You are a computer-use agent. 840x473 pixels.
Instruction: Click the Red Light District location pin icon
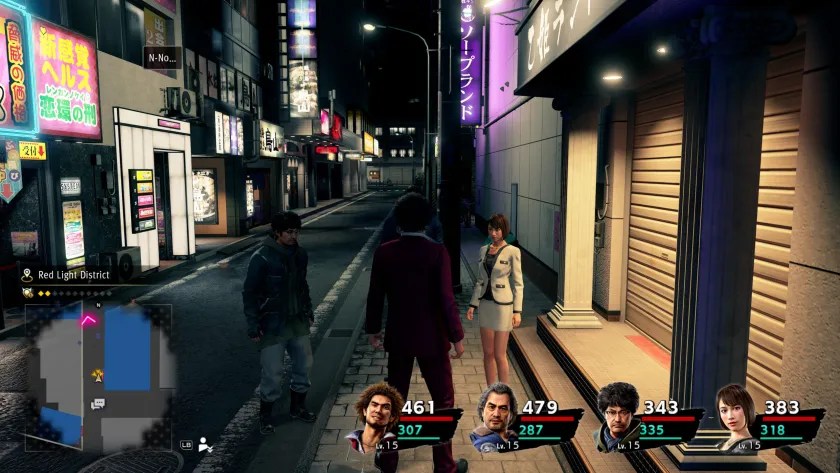(x=26, y=275)
